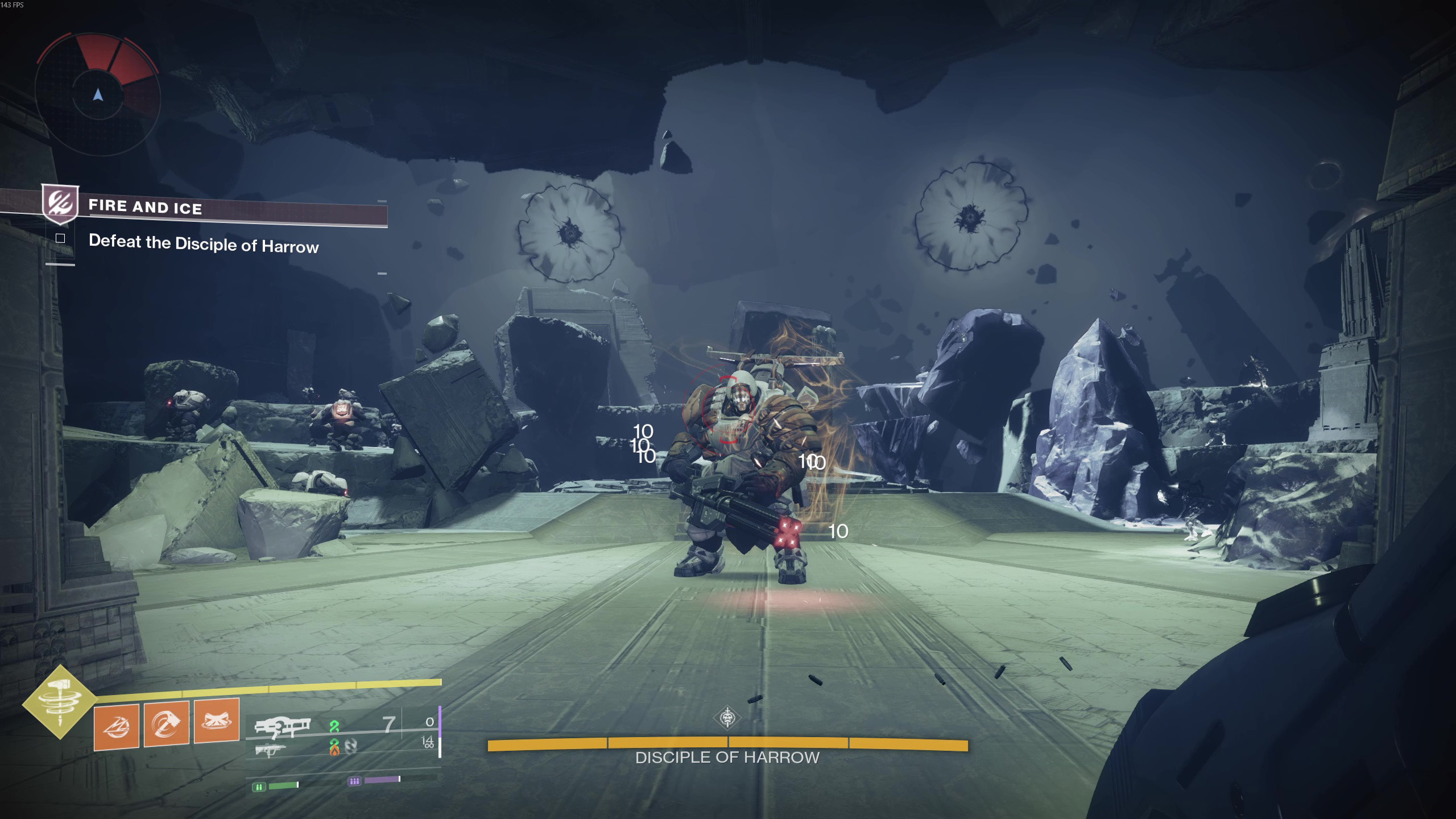Viewport: 1456px width, 819px height.
Task: Trigger the throwing hammer melee ability
Action: tap(167, 723)
